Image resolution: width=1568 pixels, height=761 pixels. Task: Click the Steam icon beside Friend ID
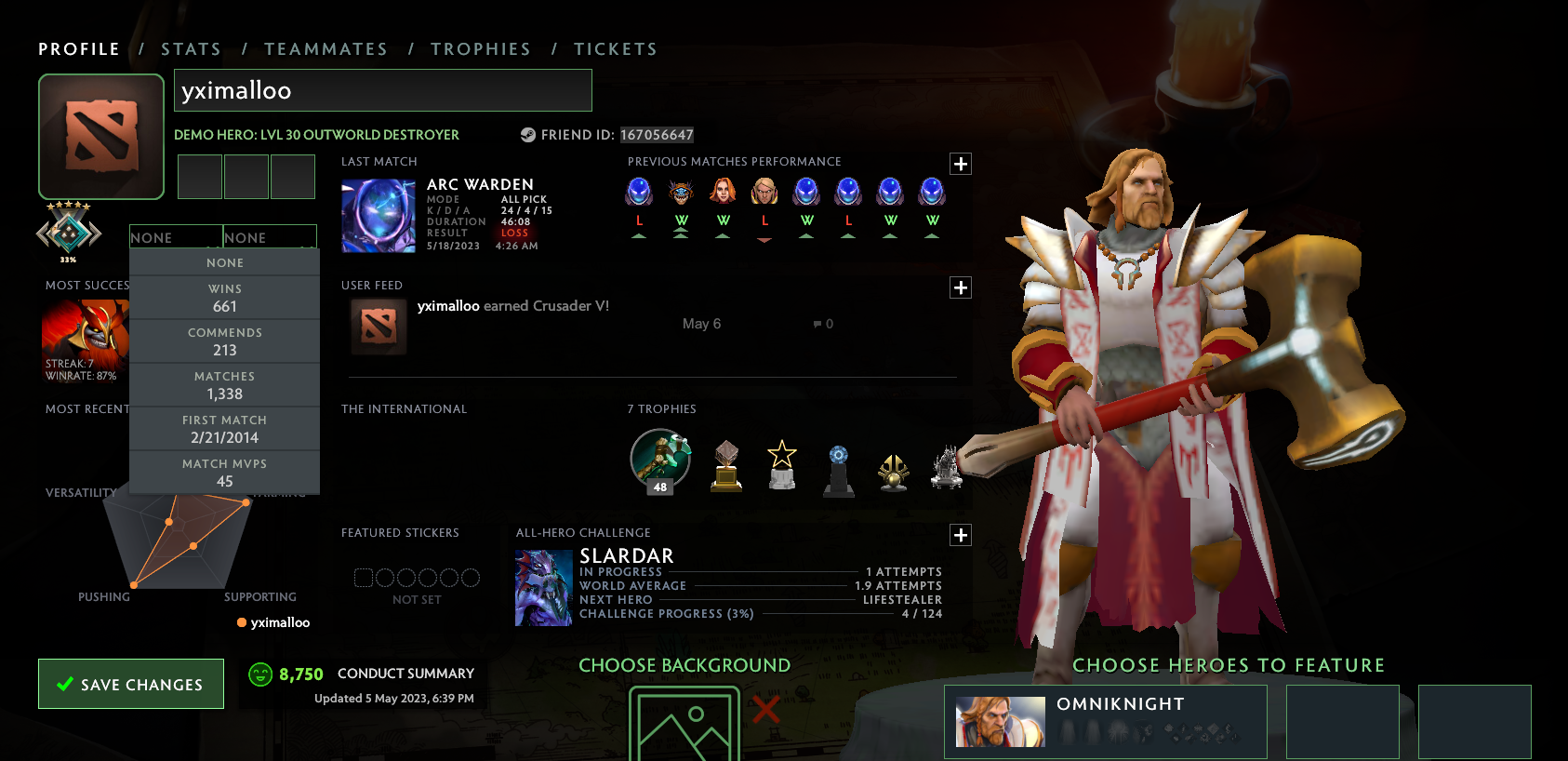click(x=525, y=134)
